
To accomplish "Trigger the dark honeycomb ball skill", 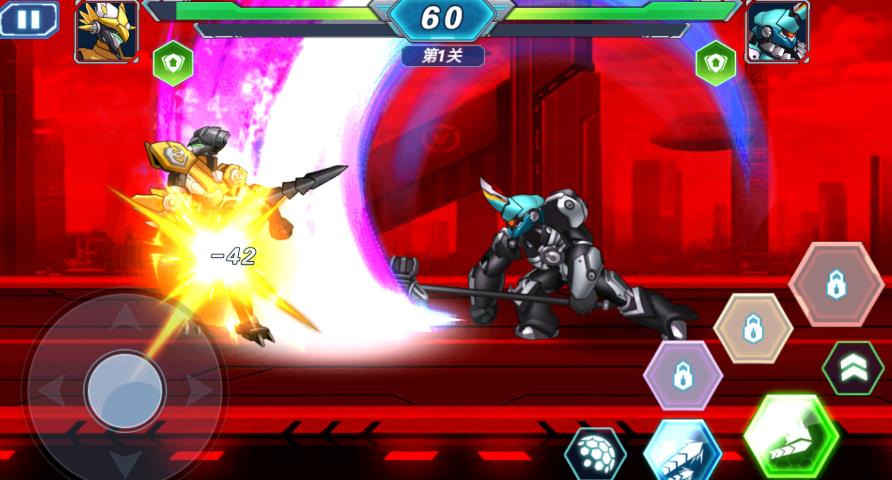I will pos(596,455).
